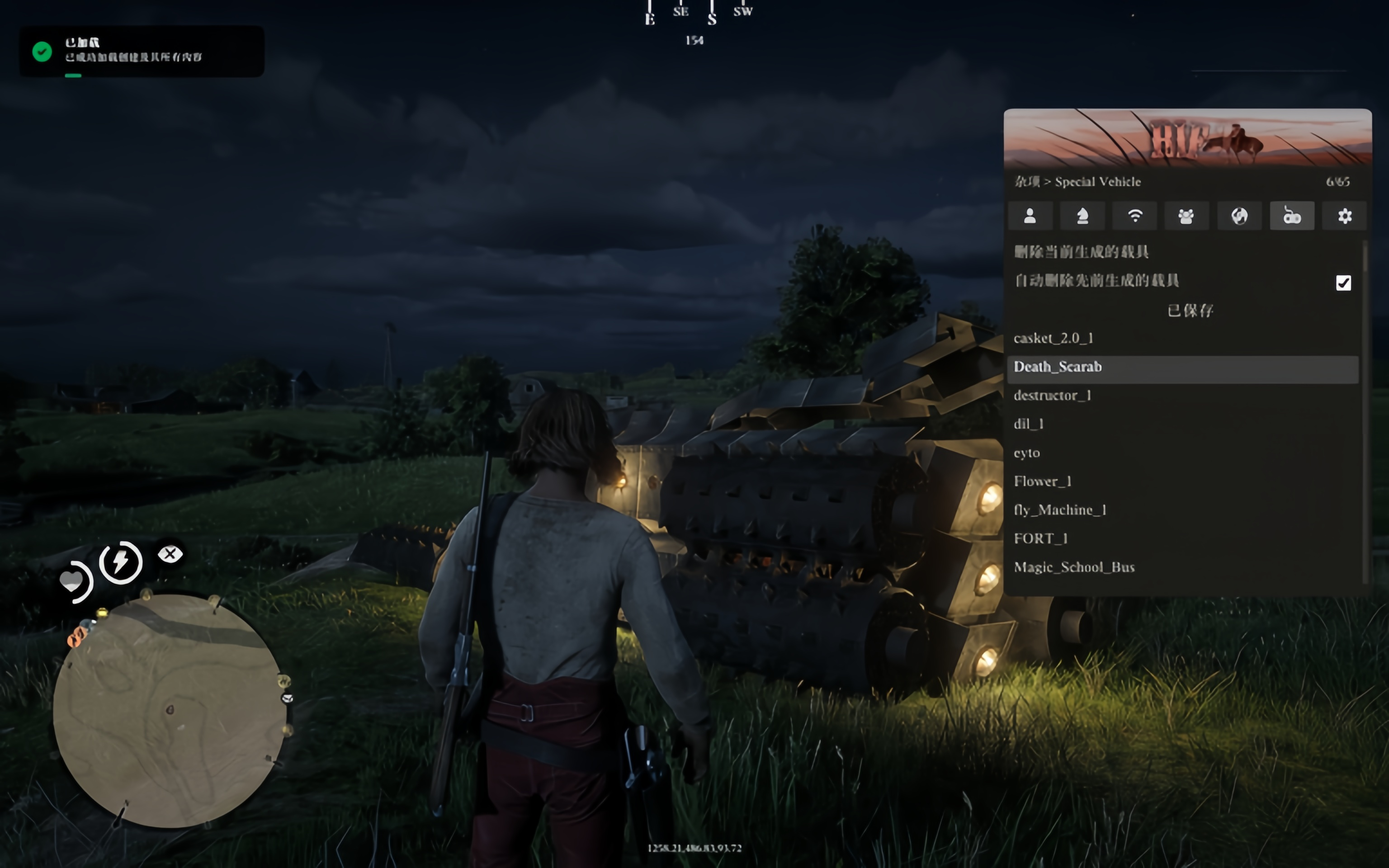
Task: Spawn the Magic_School_Bus vehicle
Action: coord(1074,567)
